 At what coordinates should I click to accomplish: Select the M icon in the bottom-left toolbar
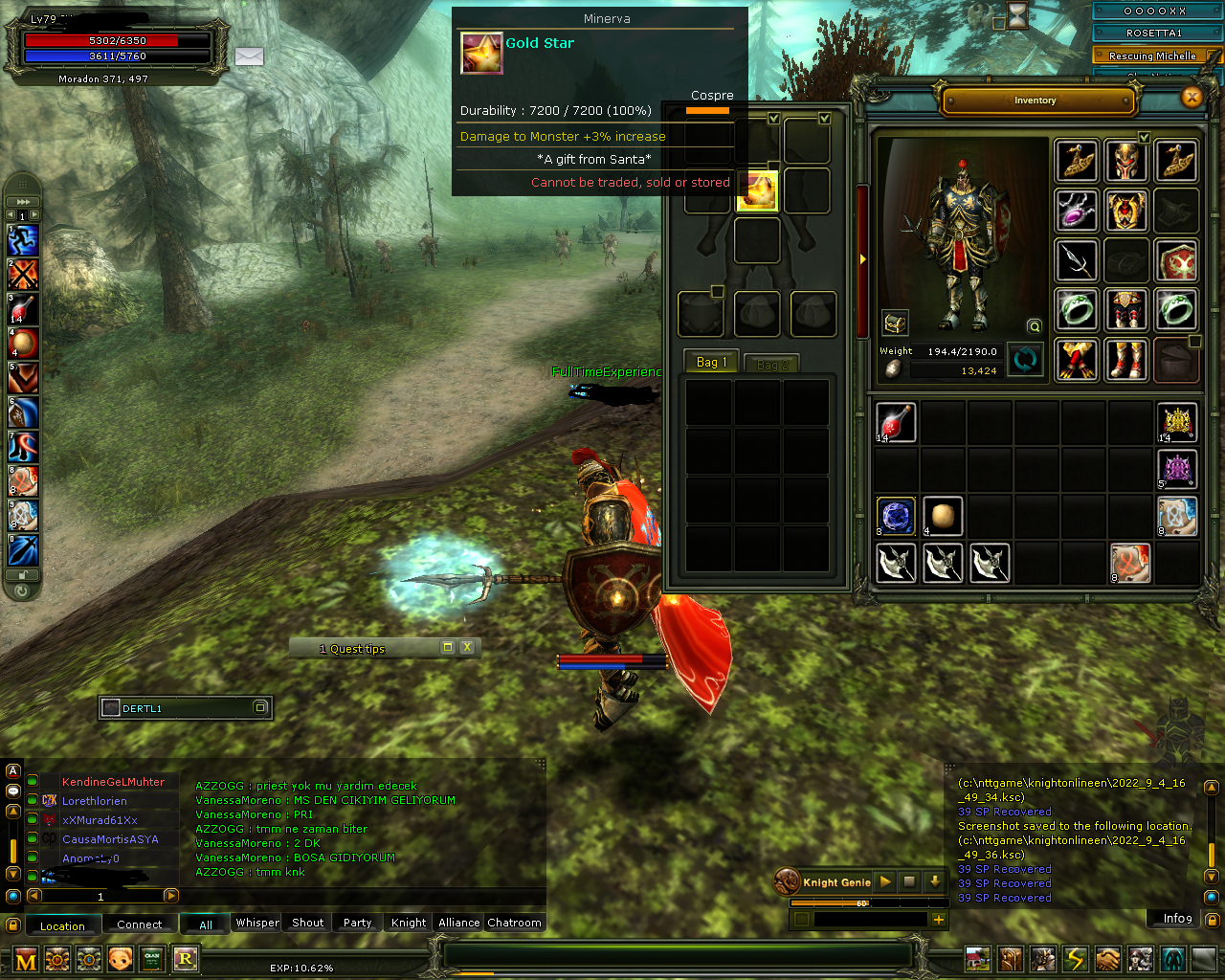click(25, 959)
